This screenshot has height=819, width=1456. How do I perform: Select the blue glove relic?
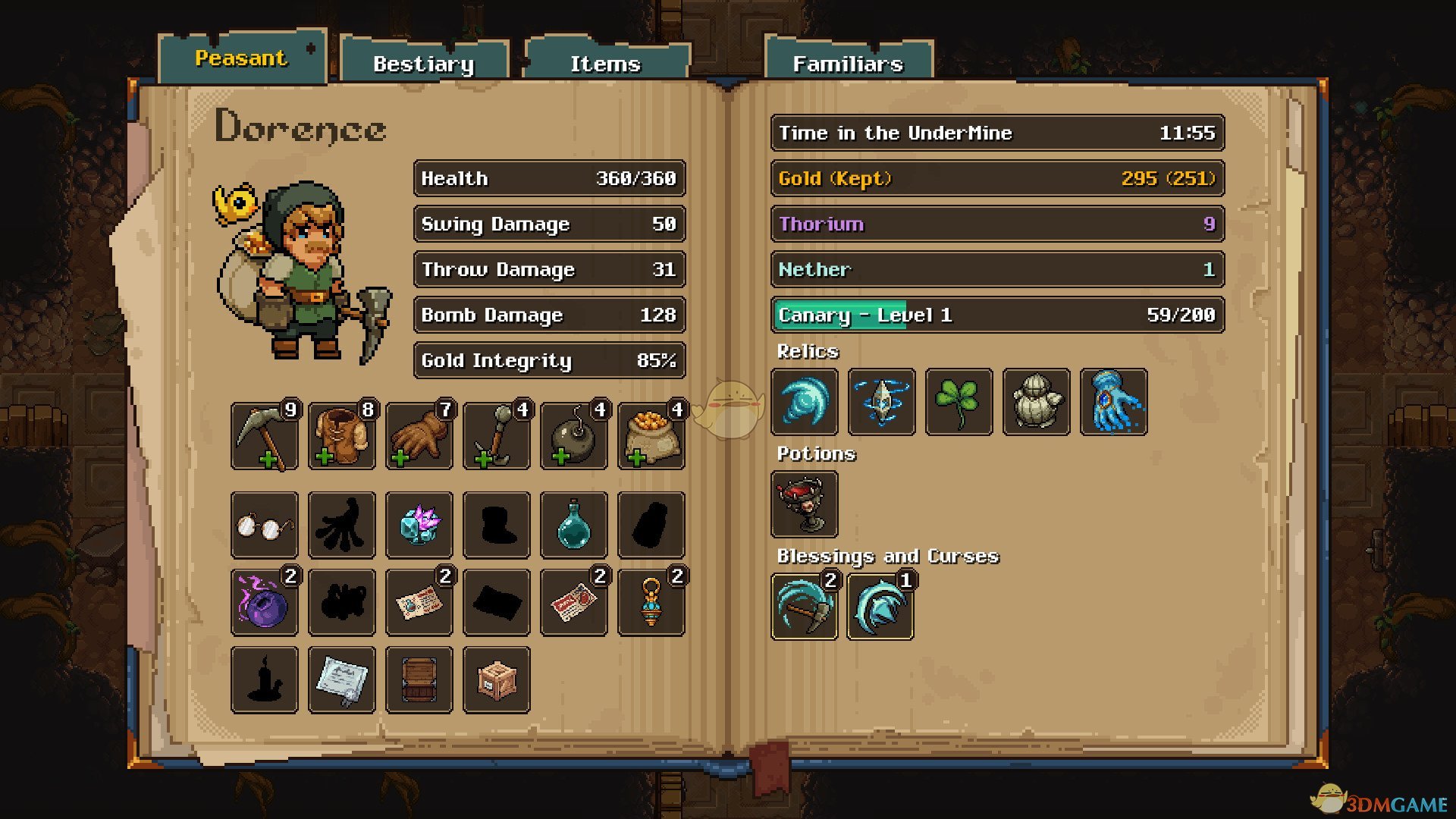(1113, 402)
